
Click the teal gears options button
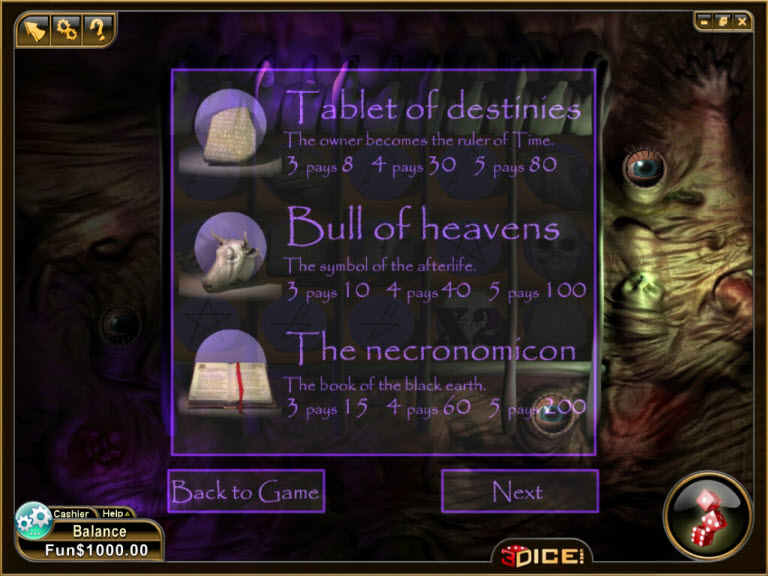tap(32, 519)
